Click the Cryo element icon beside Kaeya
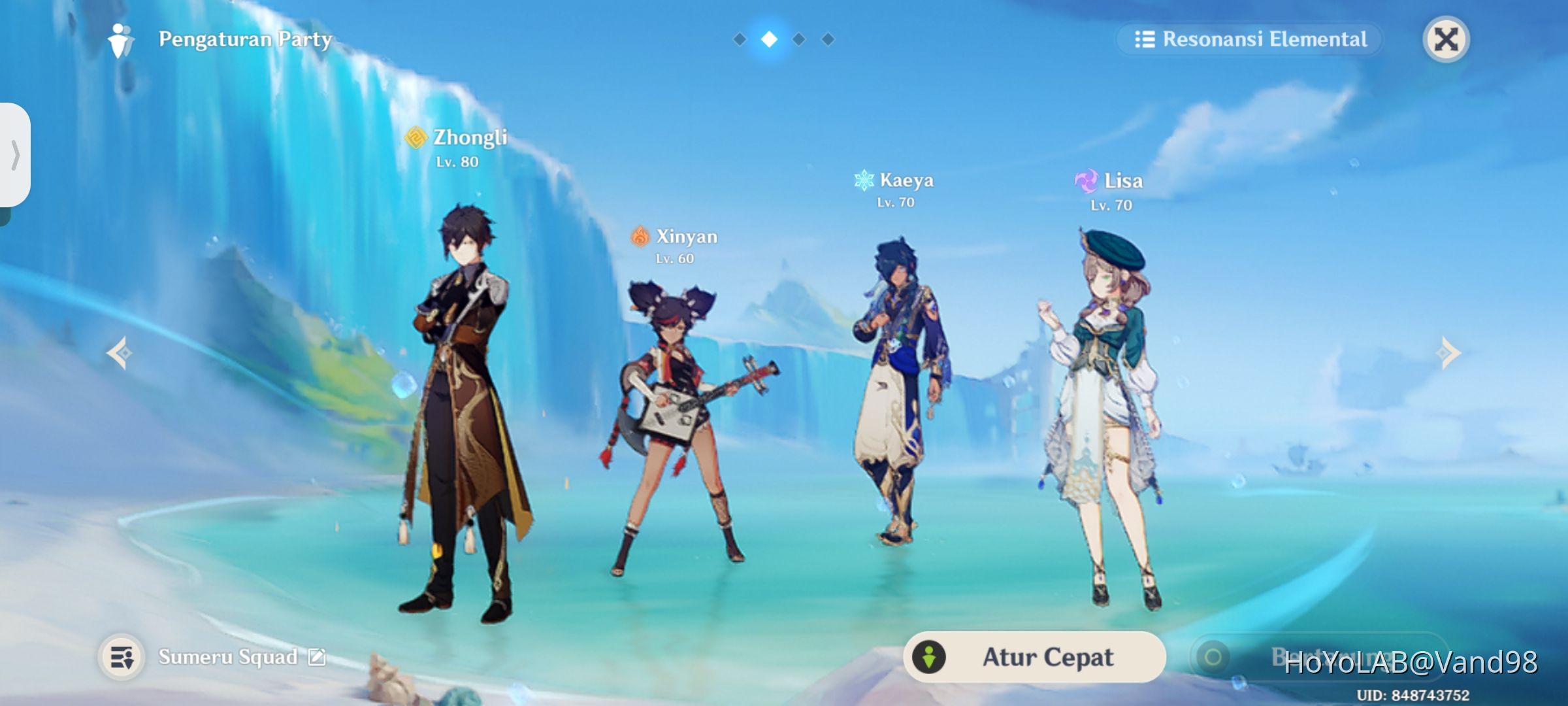Screen dimensions: 1568x706 [x=864, y=181]
